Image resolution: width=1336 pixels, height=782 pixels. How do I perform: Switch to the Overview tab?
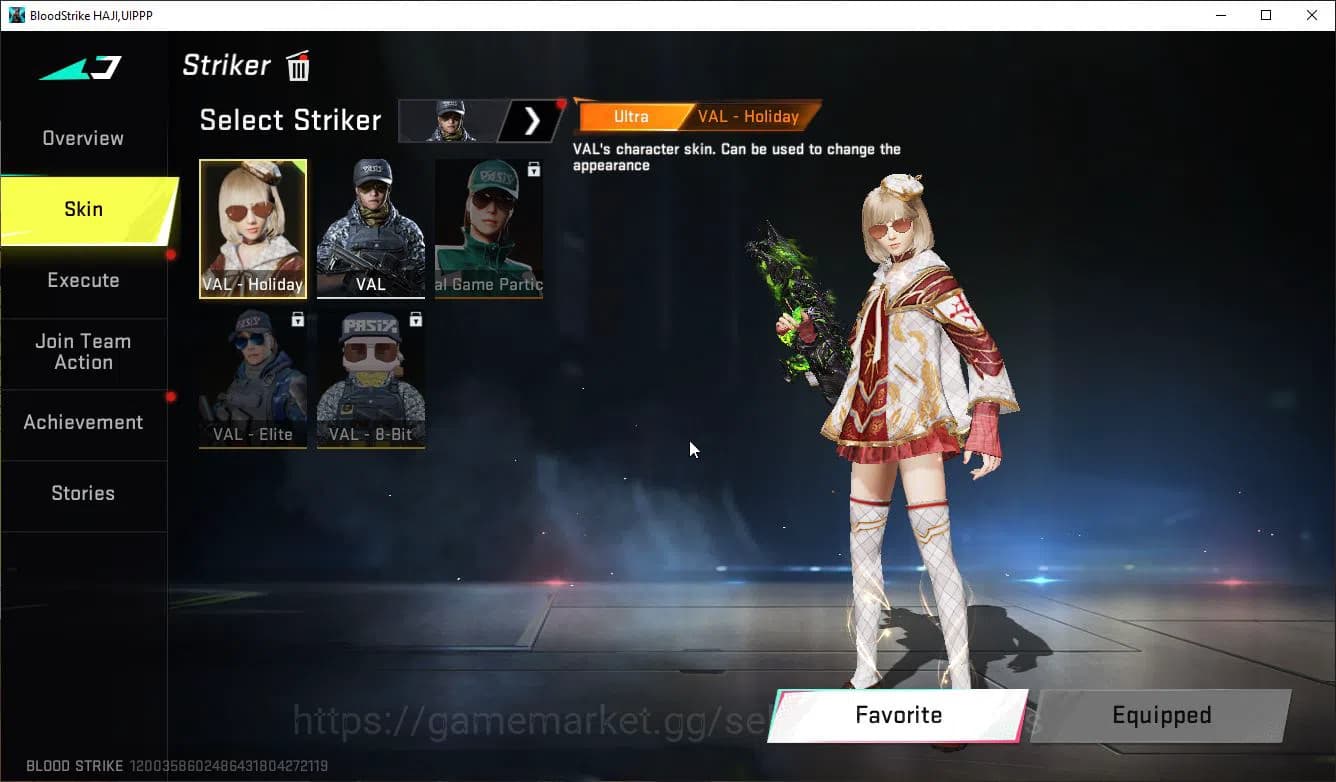[x=81, y=137]
